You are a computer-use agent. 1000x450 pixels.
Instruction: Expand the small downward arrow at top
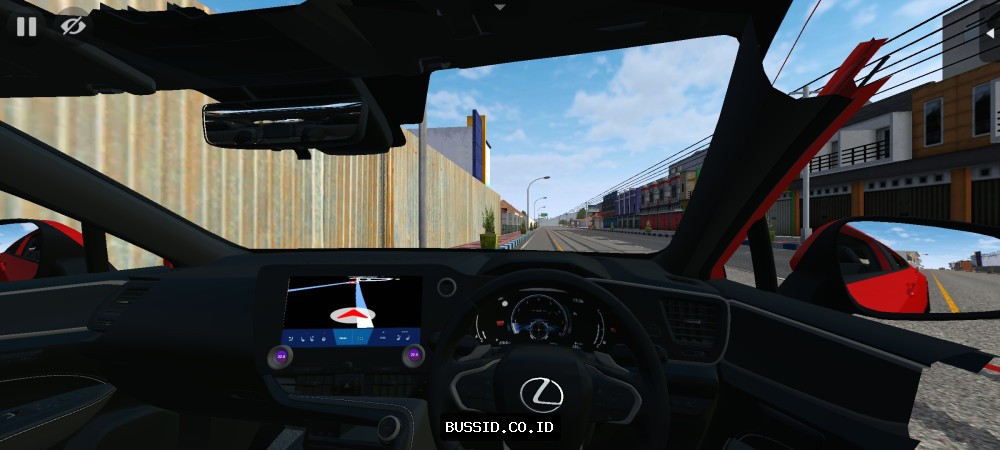[500, 7]
